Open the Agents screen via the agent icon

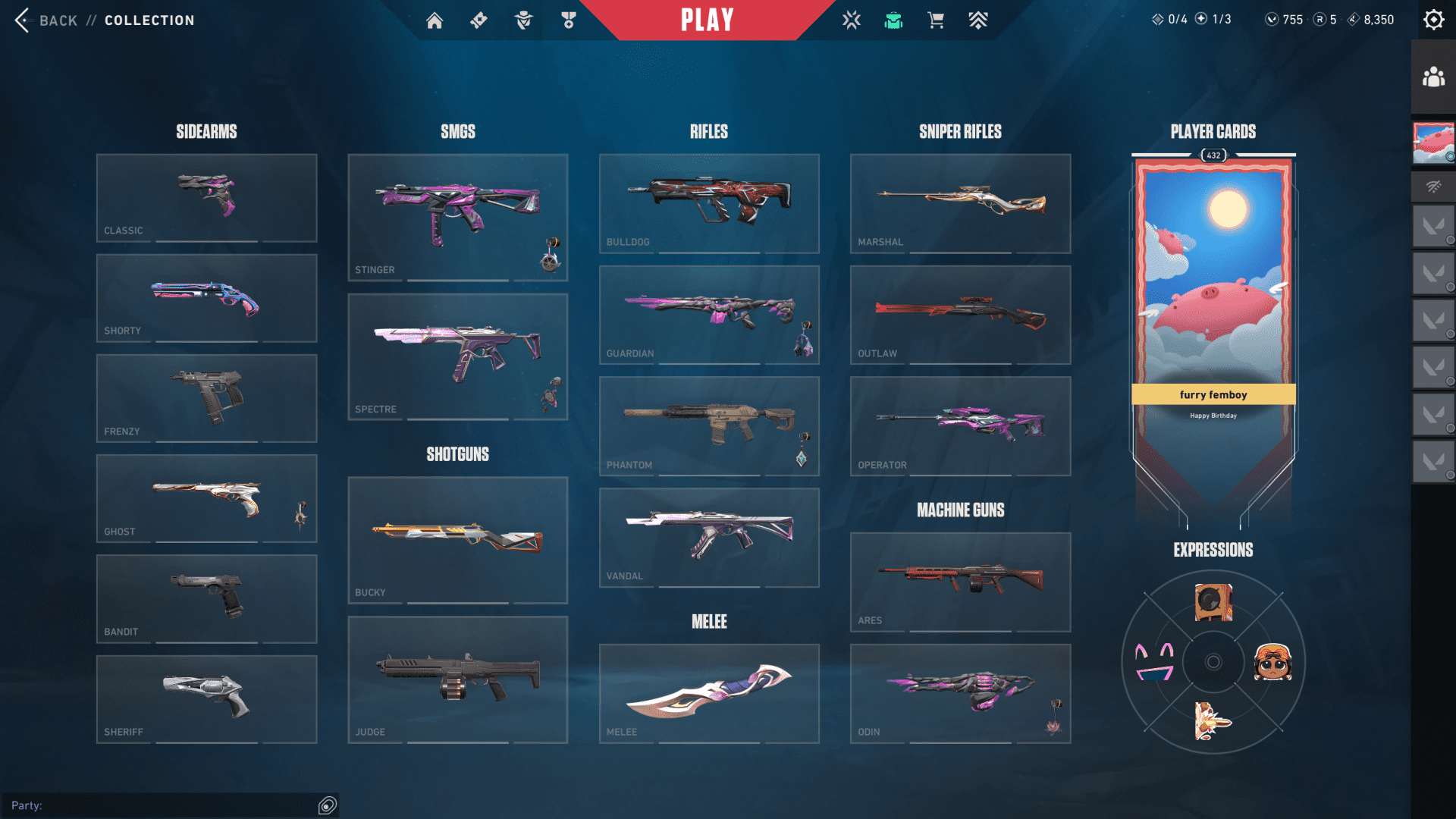[x=522, y=20]
